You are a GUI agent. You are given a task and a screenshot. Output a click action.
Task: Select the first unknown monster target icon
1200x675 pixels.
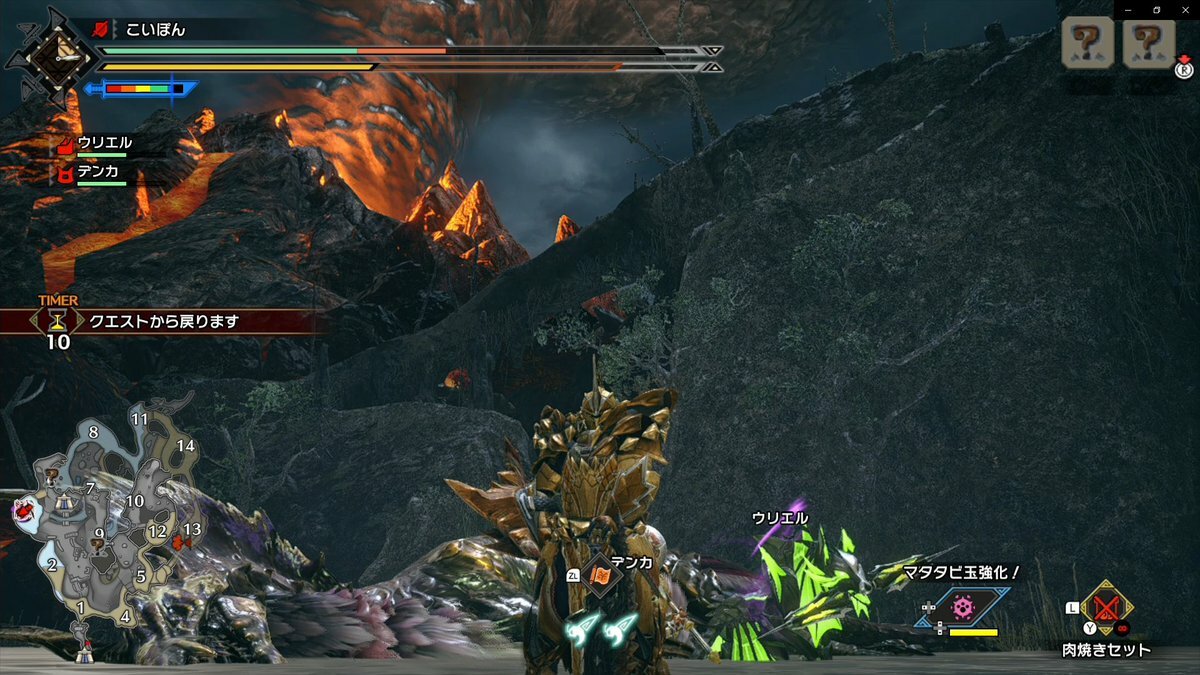(x=1089, y=43)
